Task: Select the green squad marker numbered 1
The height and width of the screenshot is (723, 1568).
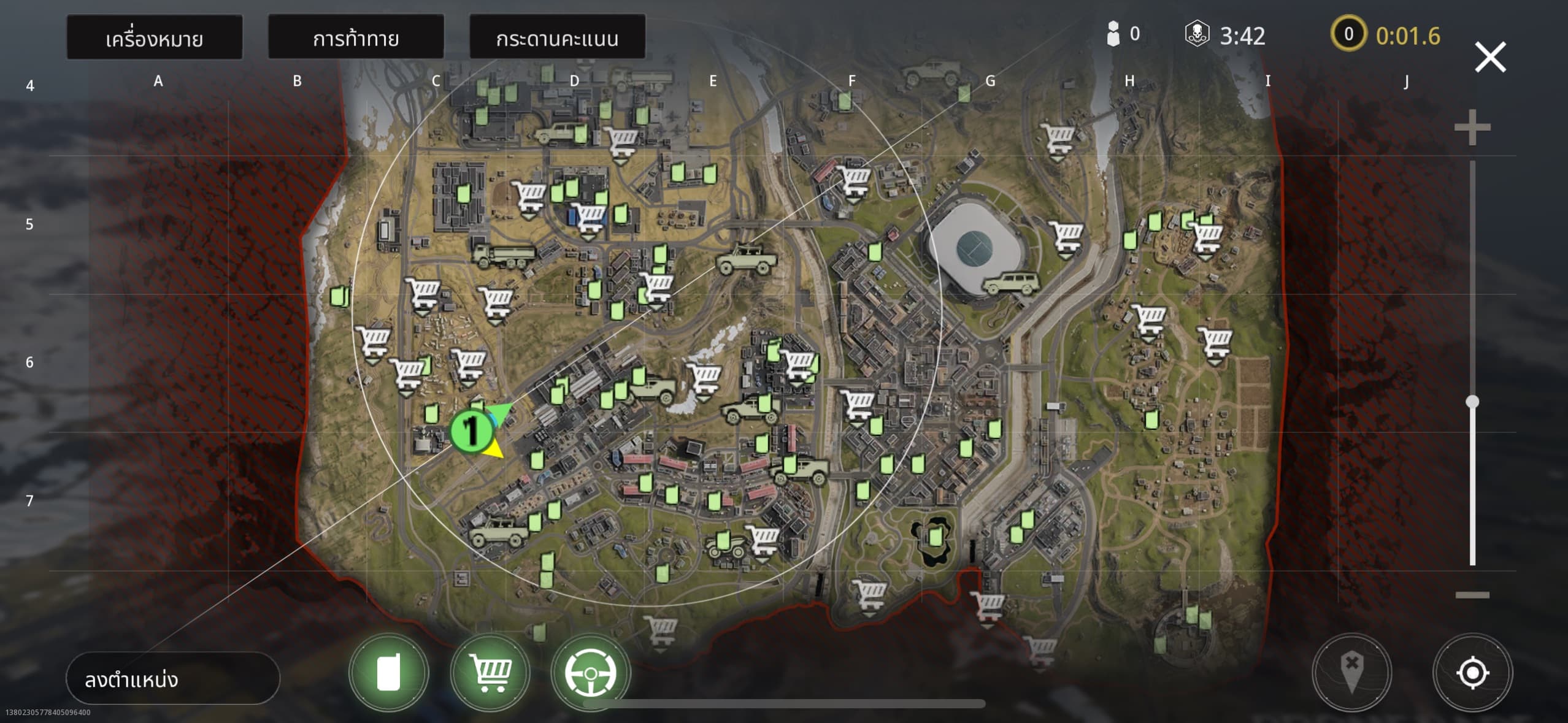Action: [471, 430]
